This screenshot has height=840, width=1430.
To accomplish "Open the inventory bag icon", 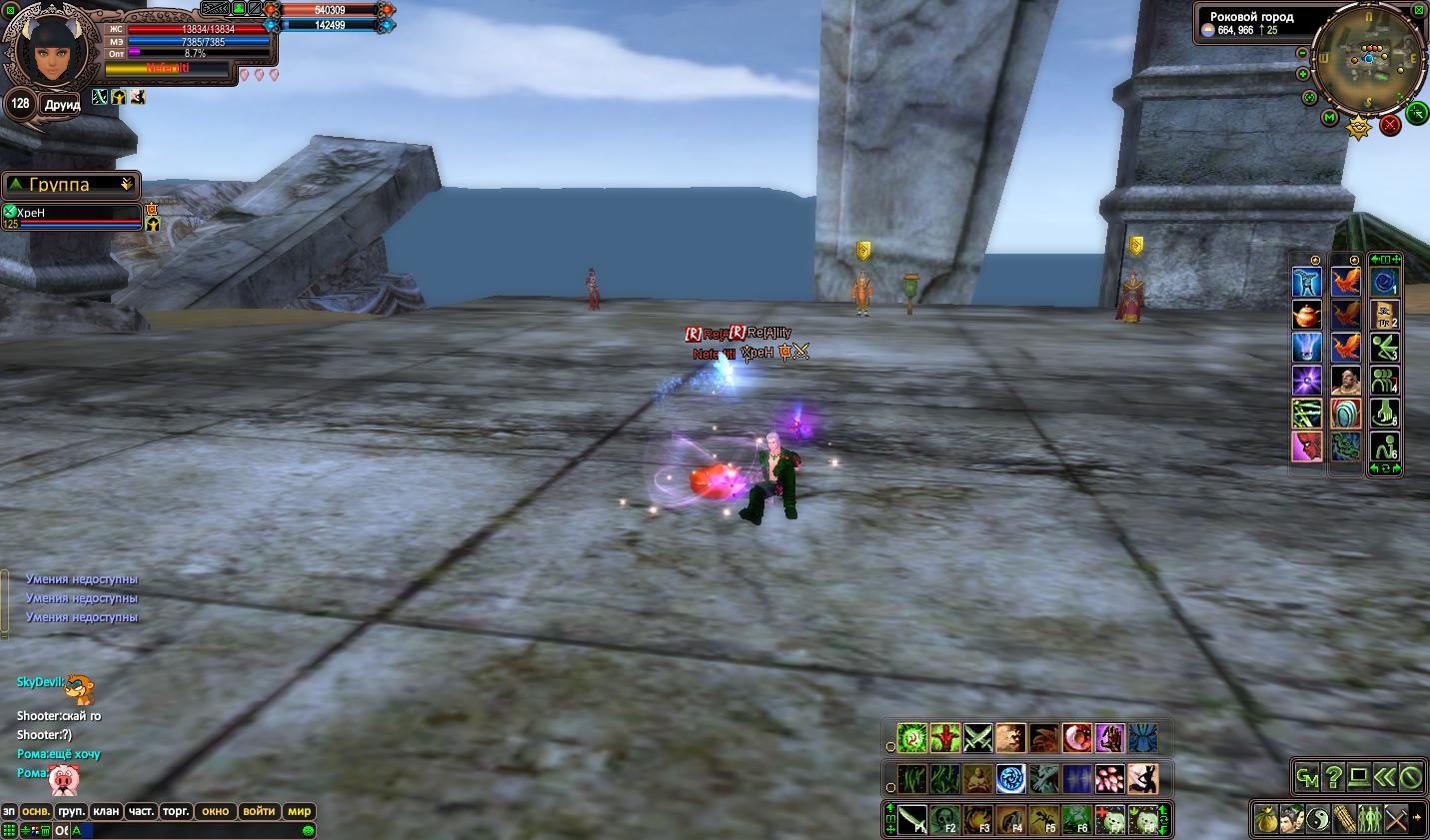I will [x=1267, y=819].
